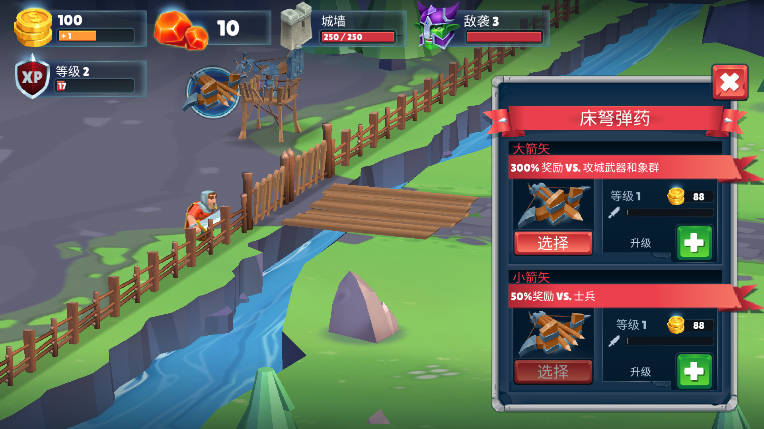The width and height of the screenshot is (764, 429).
Task: Close the 床弩弹药 ammo panel
Action: pyautogui.click(x=729, y=82)
